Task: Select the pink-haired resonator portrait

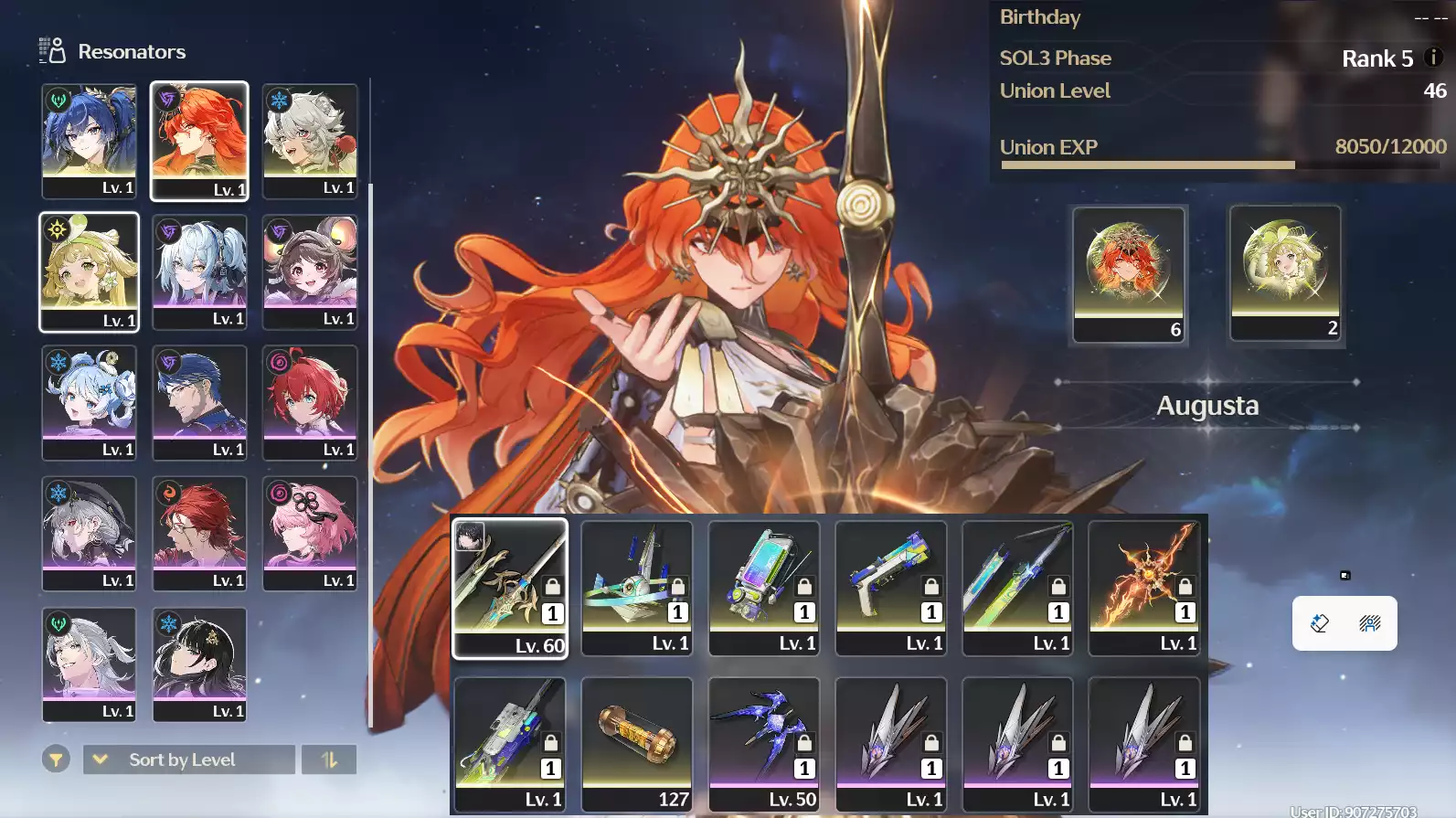Action: [310, 533]
